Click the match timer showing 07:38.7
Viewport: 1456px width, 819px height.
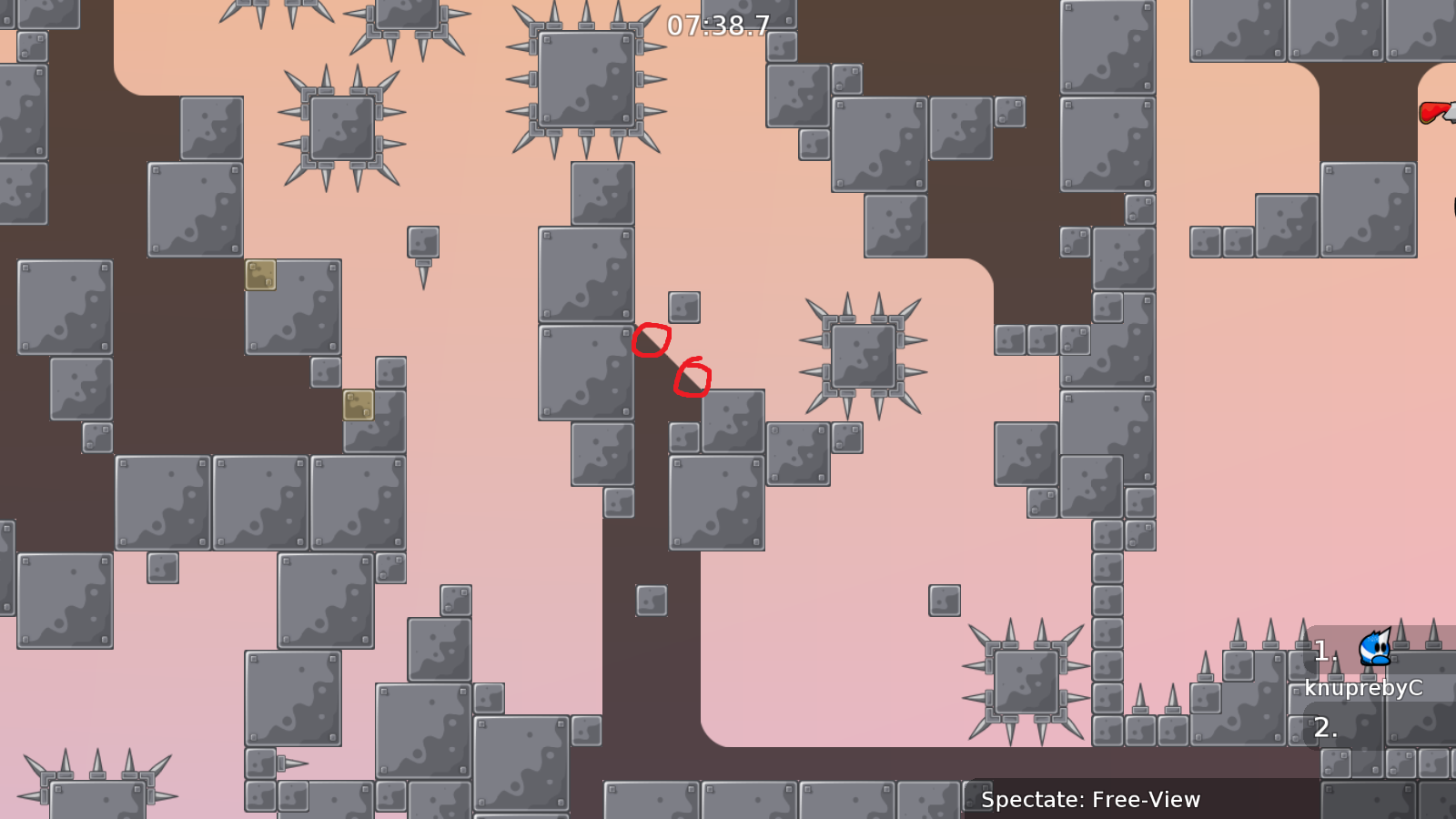[717, 27]
